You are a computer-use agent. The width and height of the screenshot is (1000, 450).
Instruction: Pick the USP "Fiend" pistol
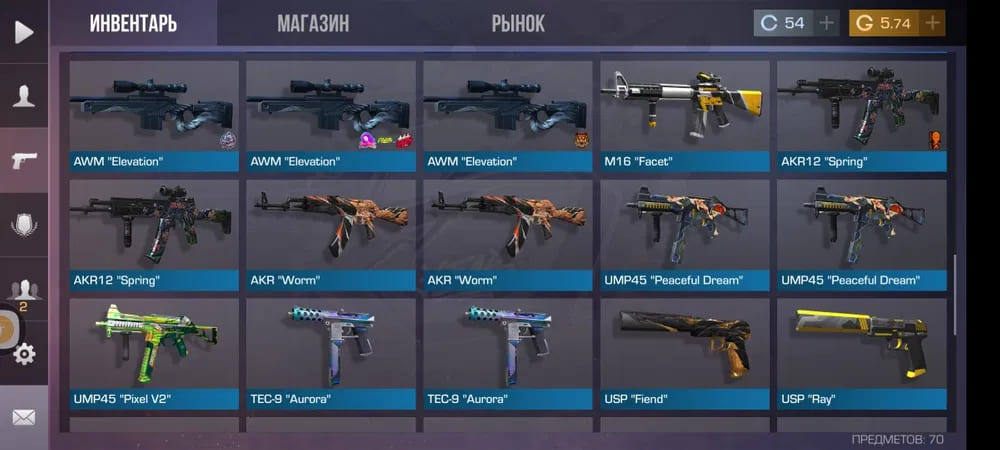coord(685,353)
